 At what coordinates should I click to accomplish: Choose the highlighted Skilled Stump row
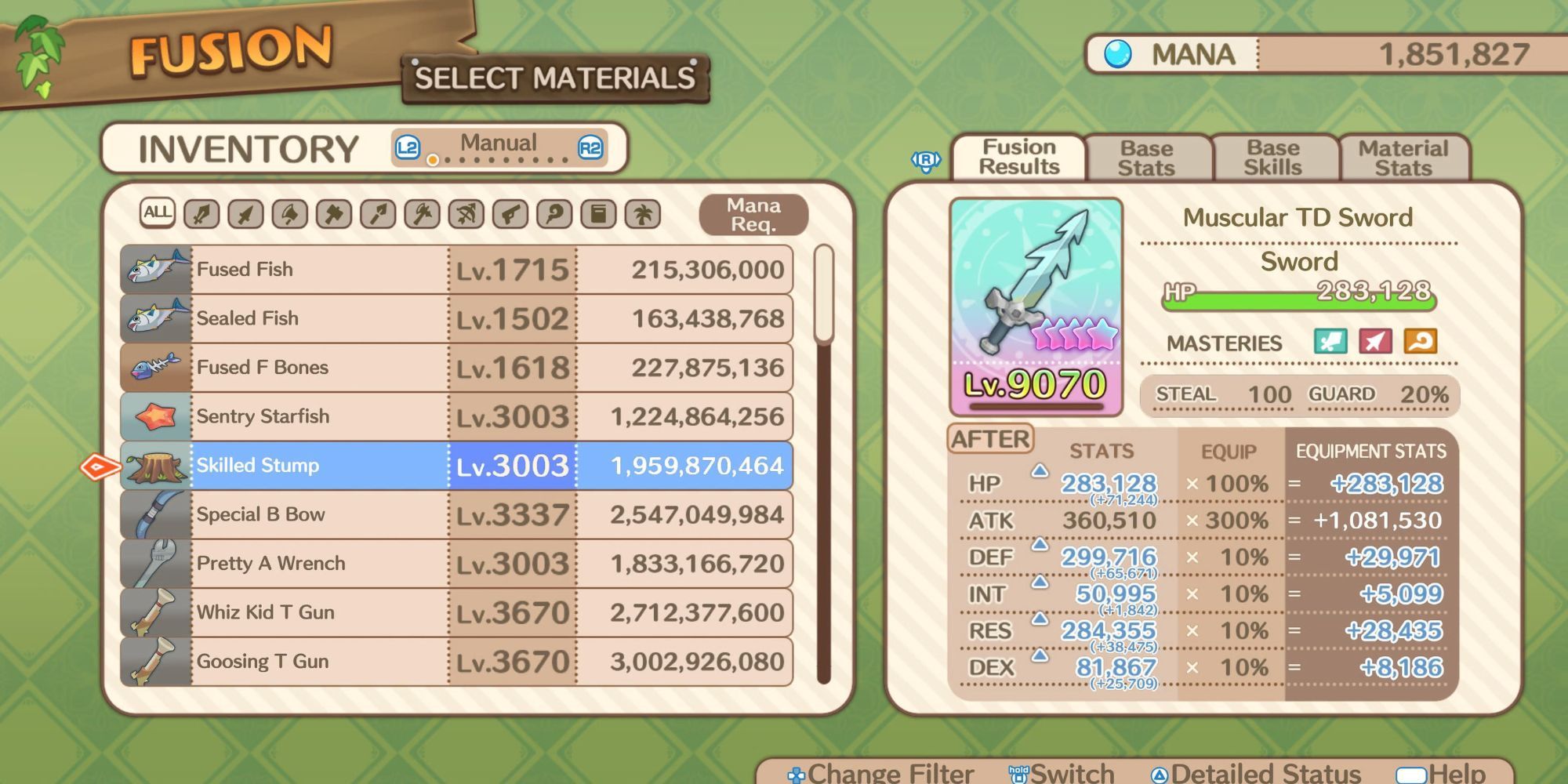456,466
